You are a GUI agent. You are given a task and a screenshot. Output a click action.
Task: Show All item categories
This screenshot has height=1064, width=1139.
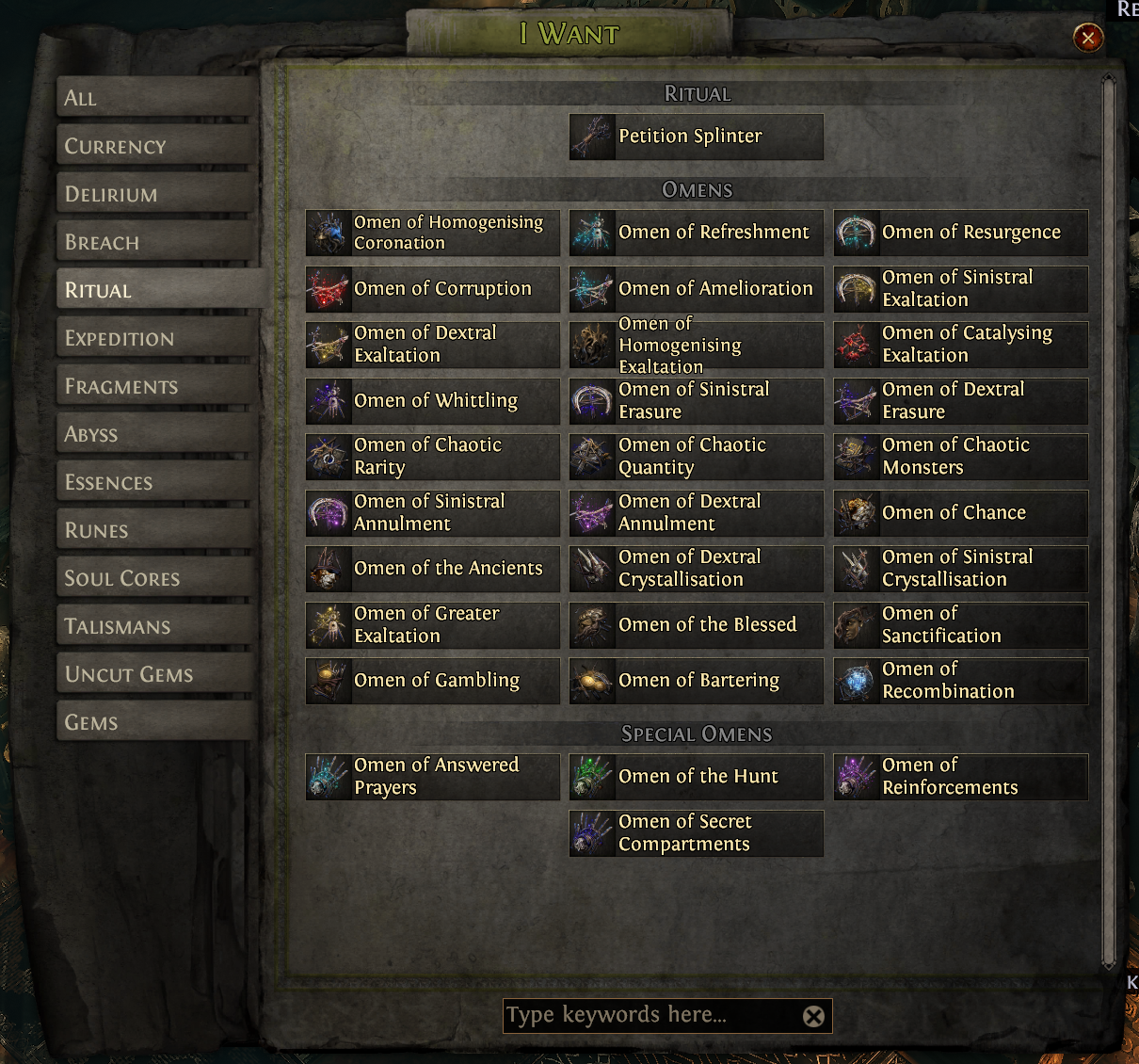coord(156,98)
